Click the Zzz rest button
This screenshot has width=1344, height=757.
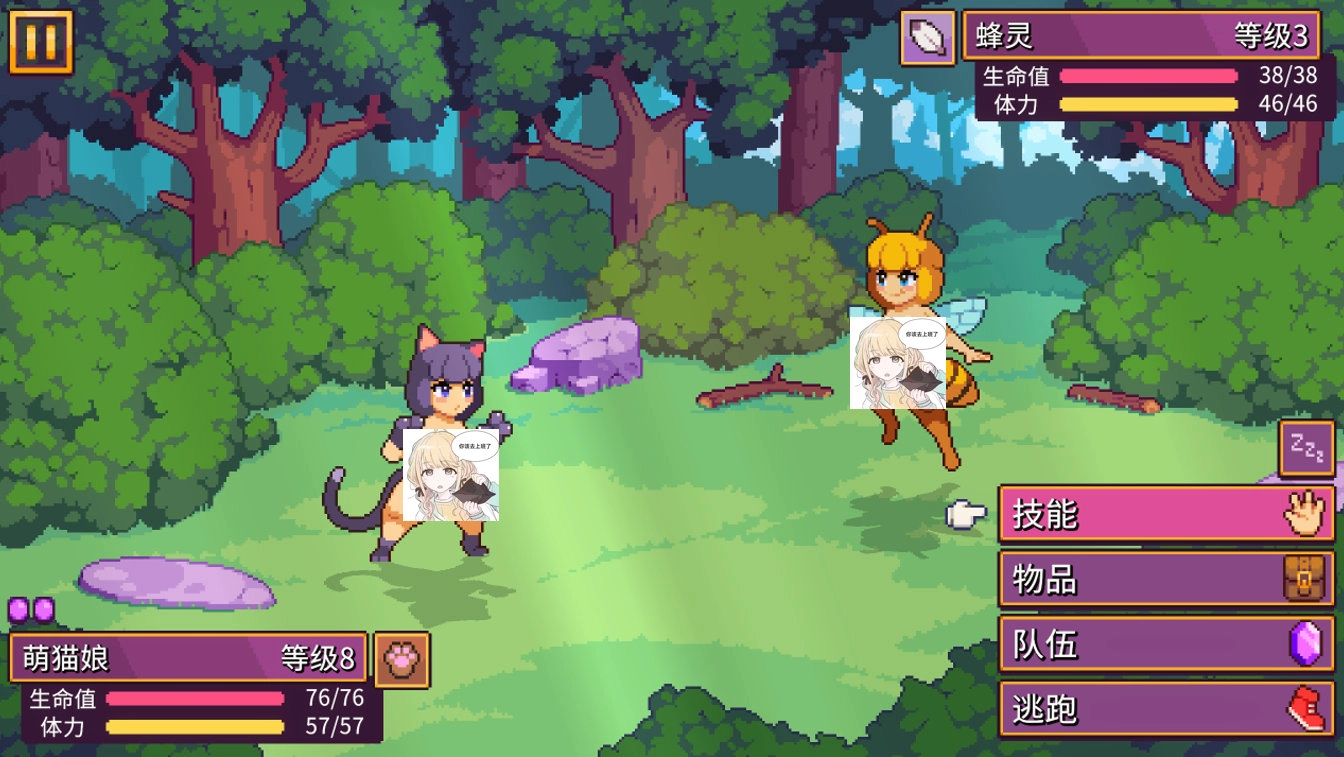tap(1307, 449)
